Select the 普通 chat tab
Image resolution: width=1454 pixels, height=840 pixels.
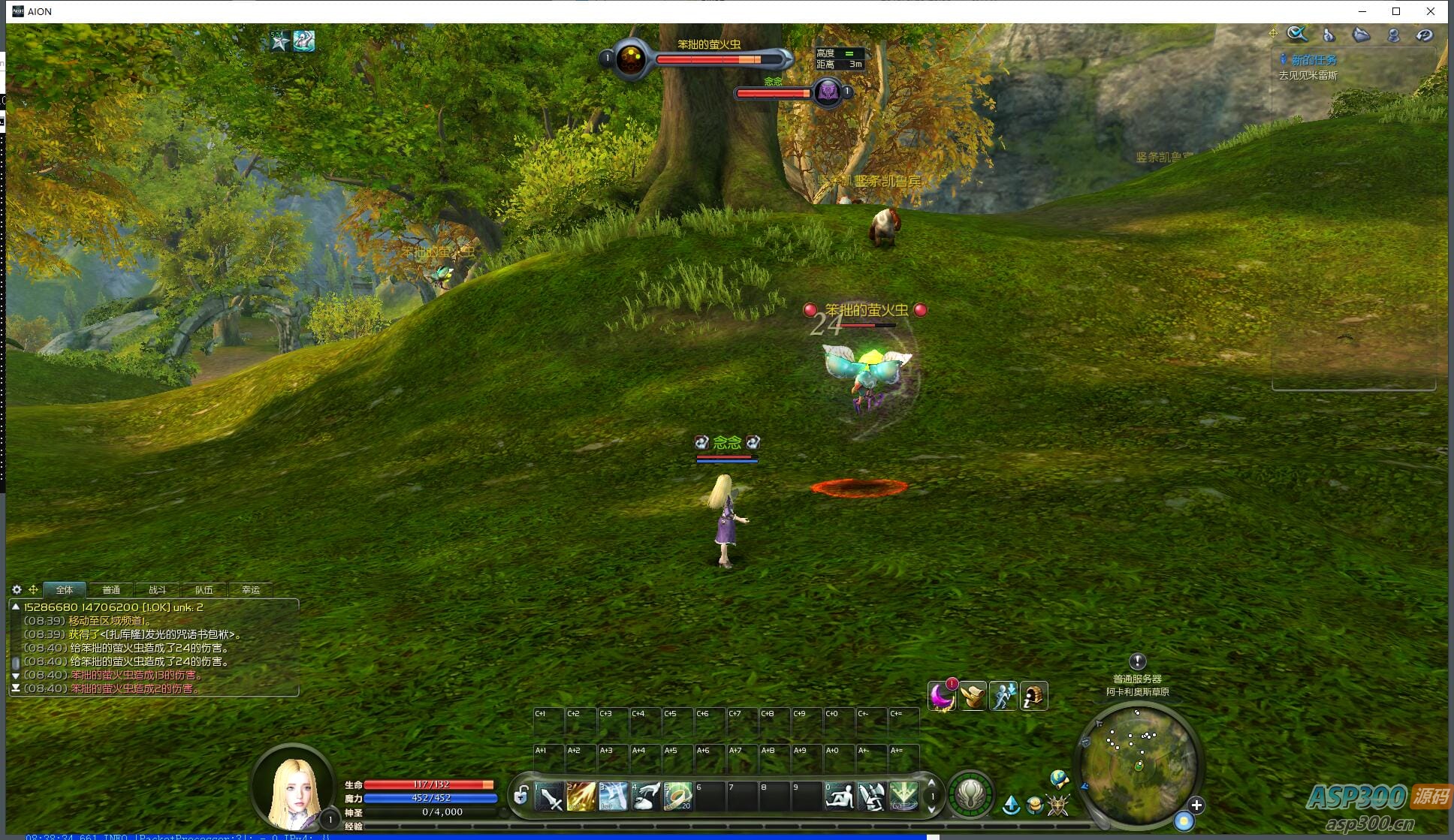coord(111,590)
